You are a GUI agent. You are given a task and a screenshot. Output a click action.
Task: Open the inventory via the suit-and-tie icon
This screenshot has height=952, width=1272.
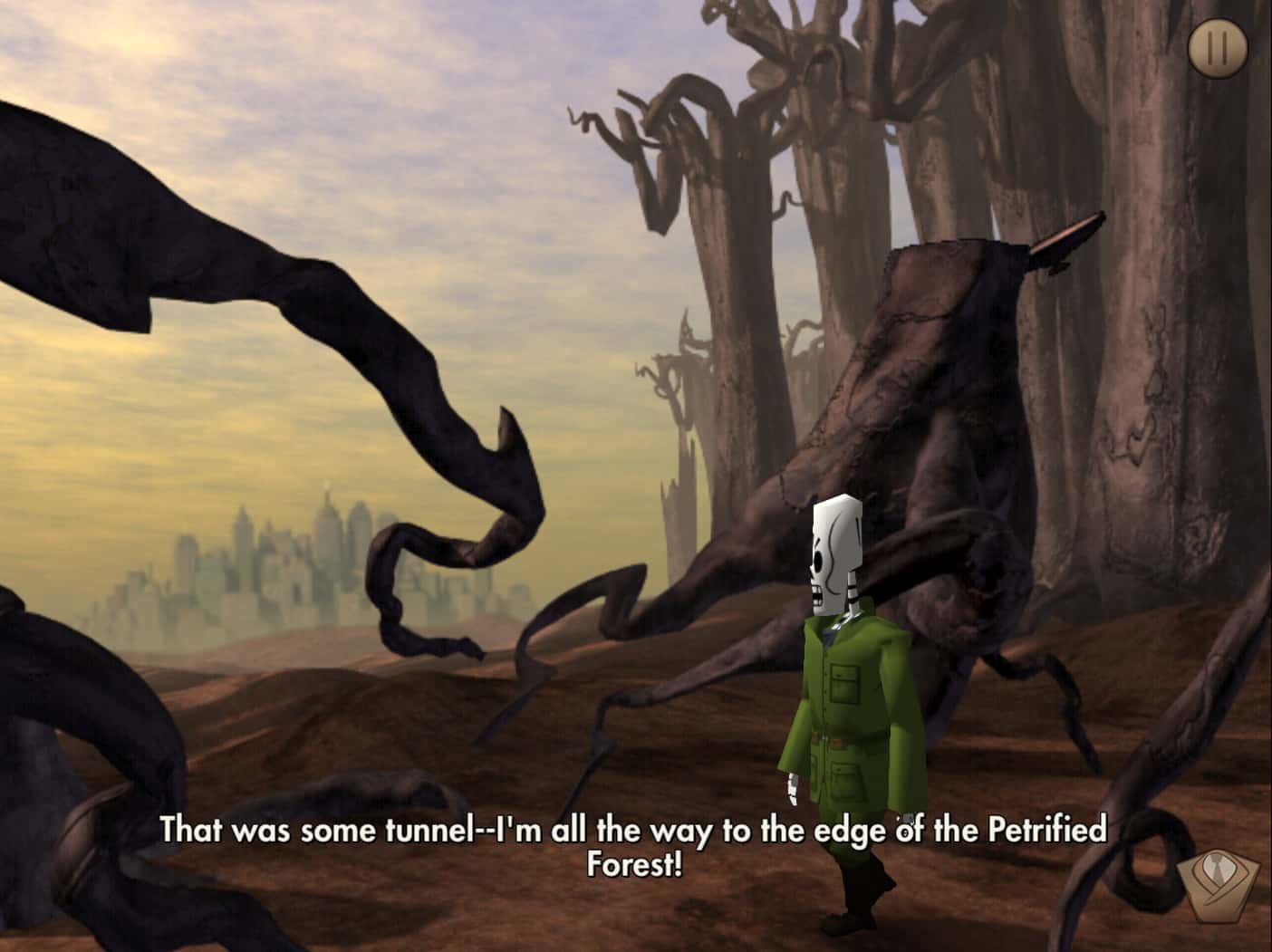tap(1219, 882)
